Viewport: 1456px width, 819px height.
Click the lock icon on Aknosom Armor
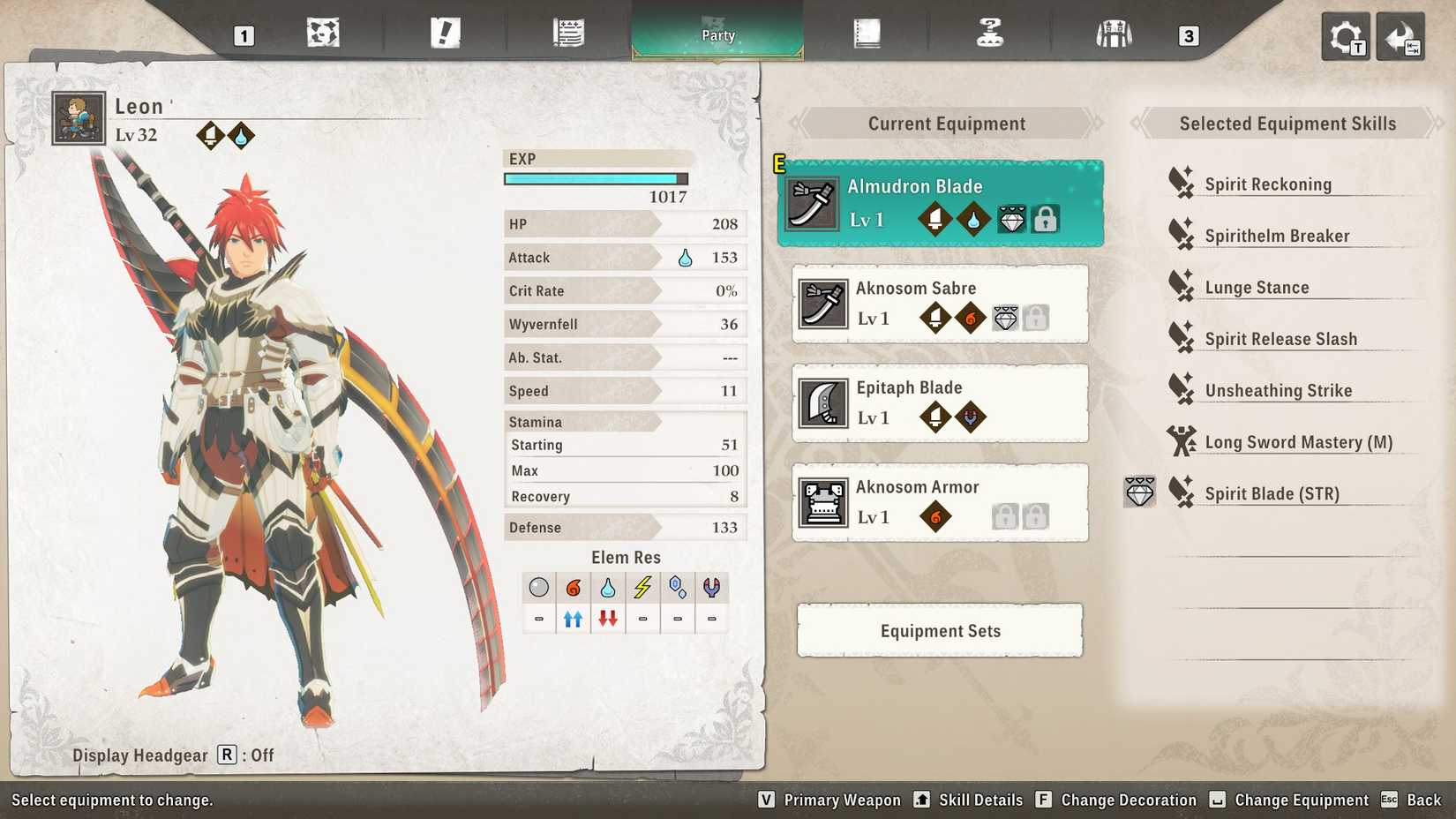click(1006, 516)
